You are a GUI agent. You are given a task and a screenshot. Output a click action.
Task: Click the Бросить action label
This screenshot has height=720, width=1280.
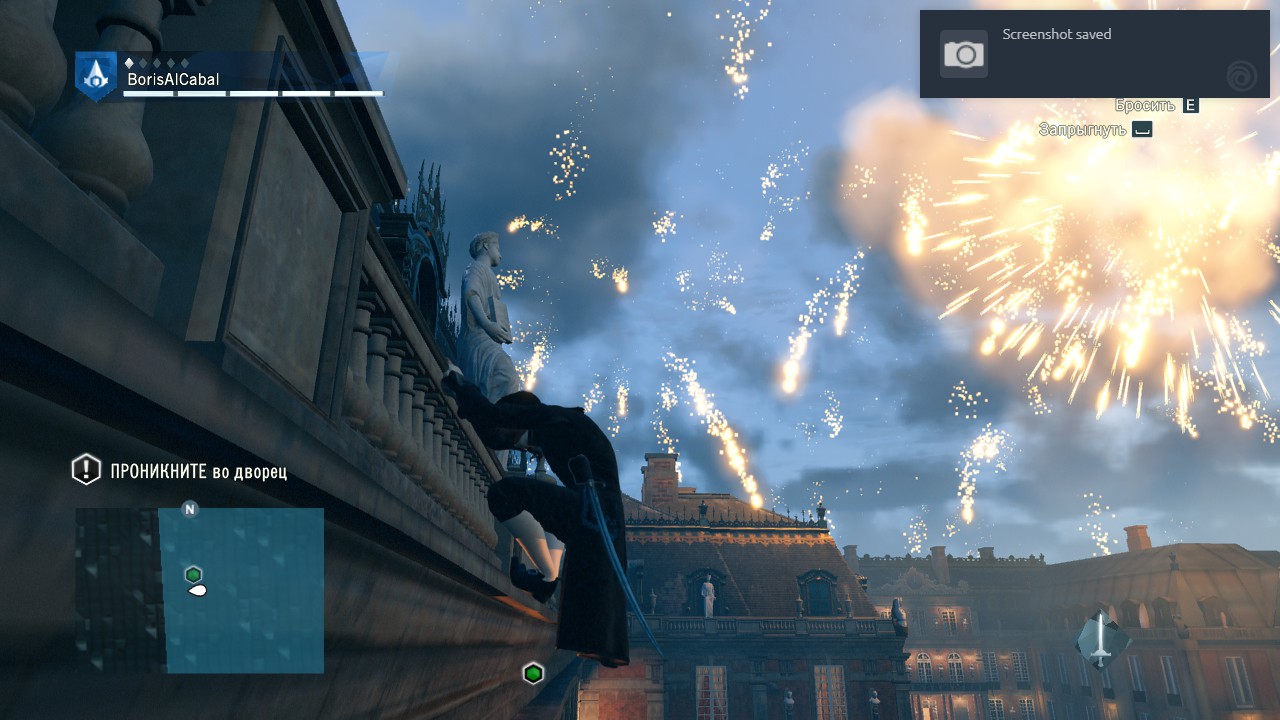click(x=1146, y=105)
